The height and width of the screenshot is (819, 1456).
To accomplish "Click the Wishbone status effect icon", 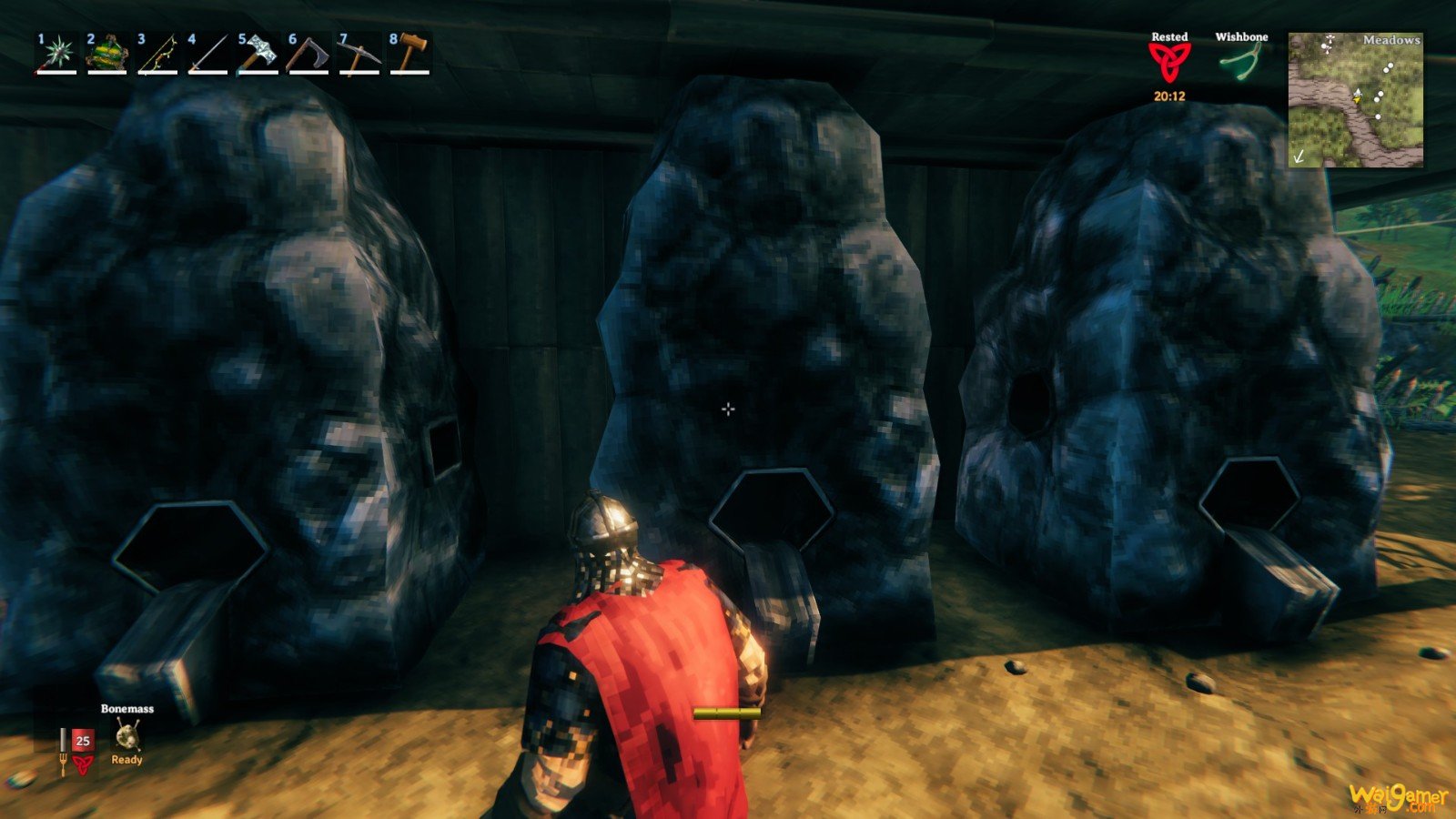I will [1241, 64].
